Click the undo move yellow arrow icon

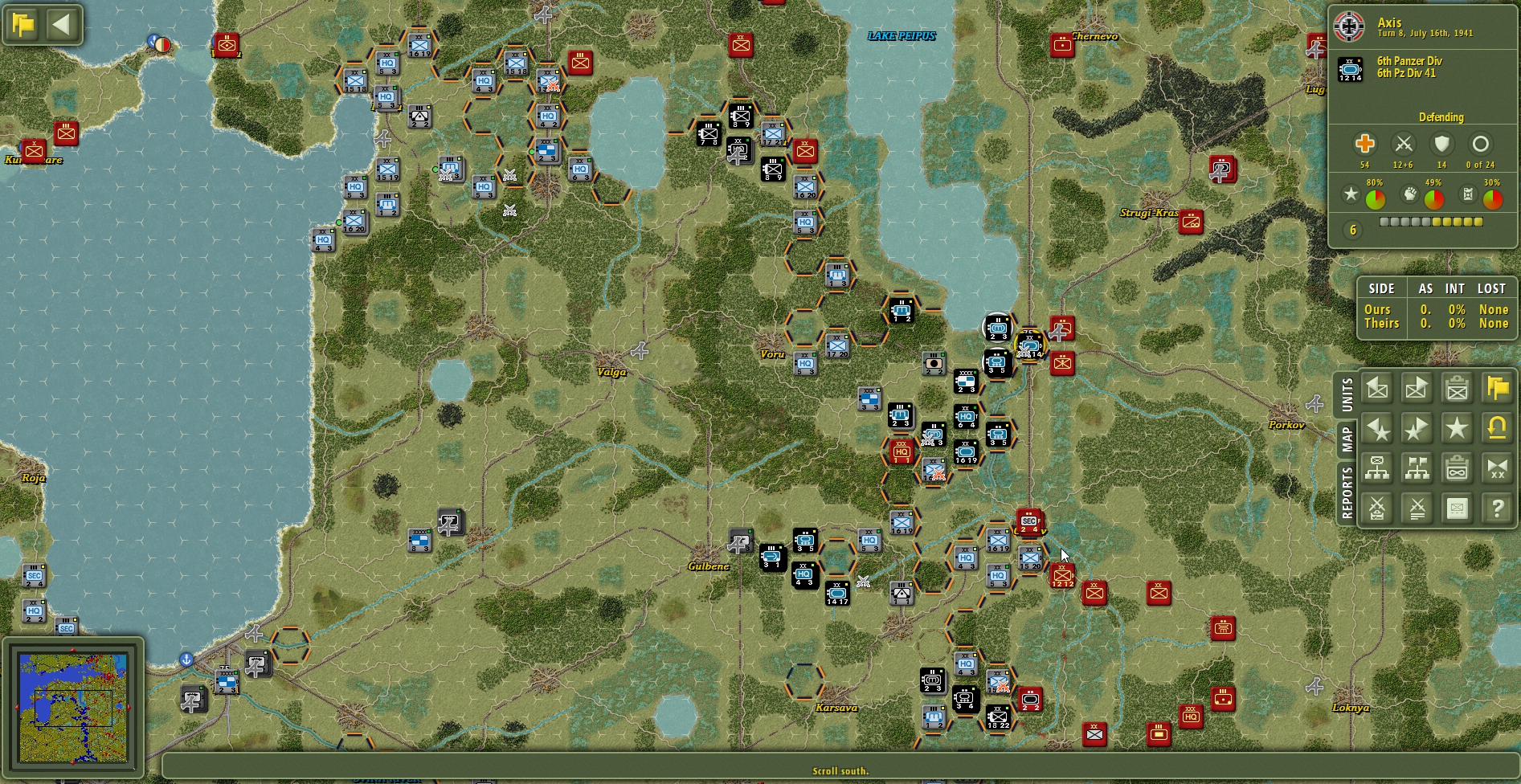point(1495,429)
